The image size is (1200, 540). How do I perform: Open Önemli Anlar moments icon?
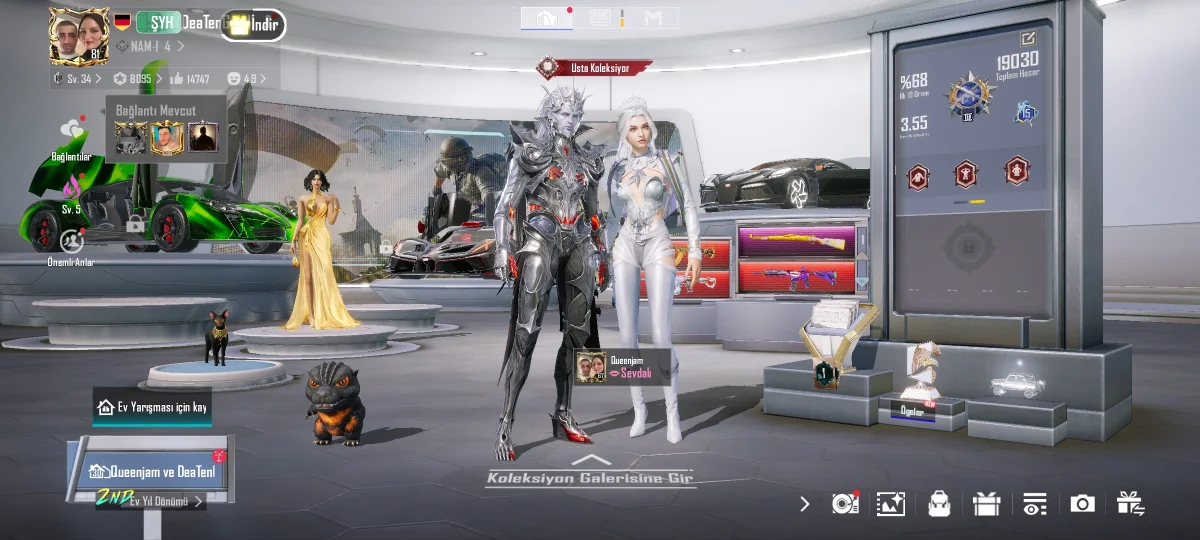click(x=71, y=245)
